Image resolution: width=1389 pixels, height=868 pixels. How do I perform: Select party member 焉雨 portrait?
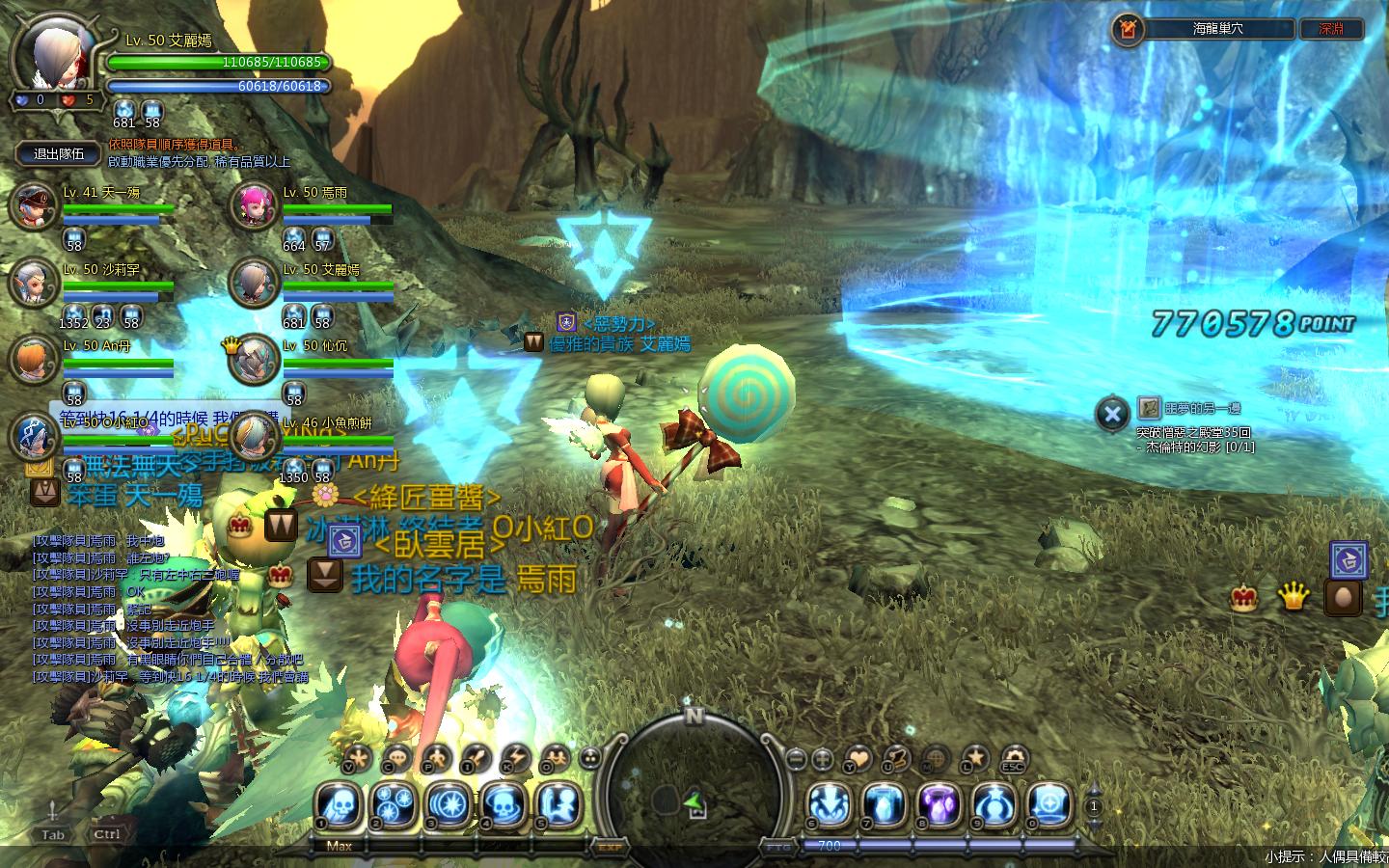coord(254,205)
